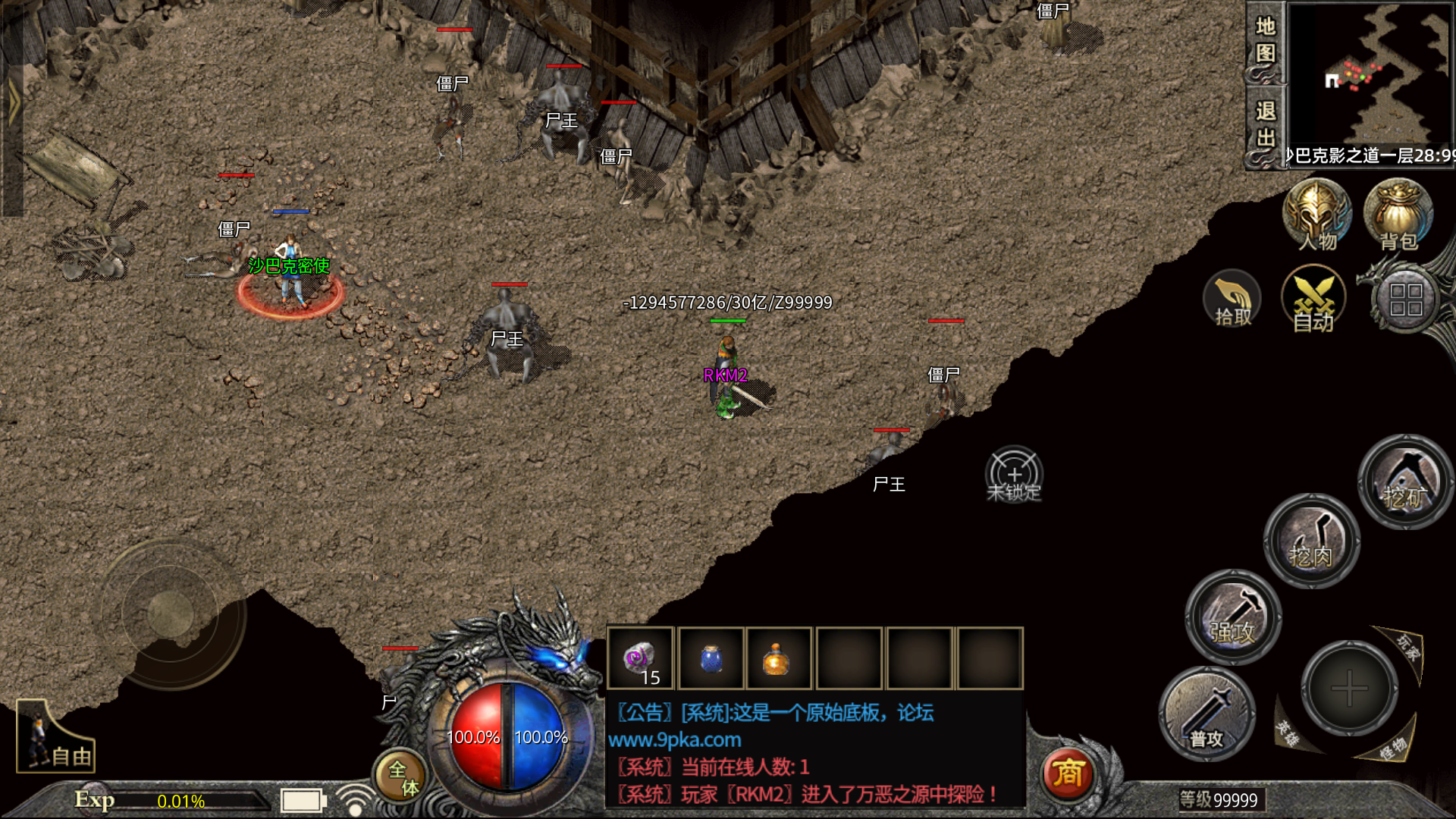Open the 地图 map button
1456x819 pixels.
coord(1265,40)
